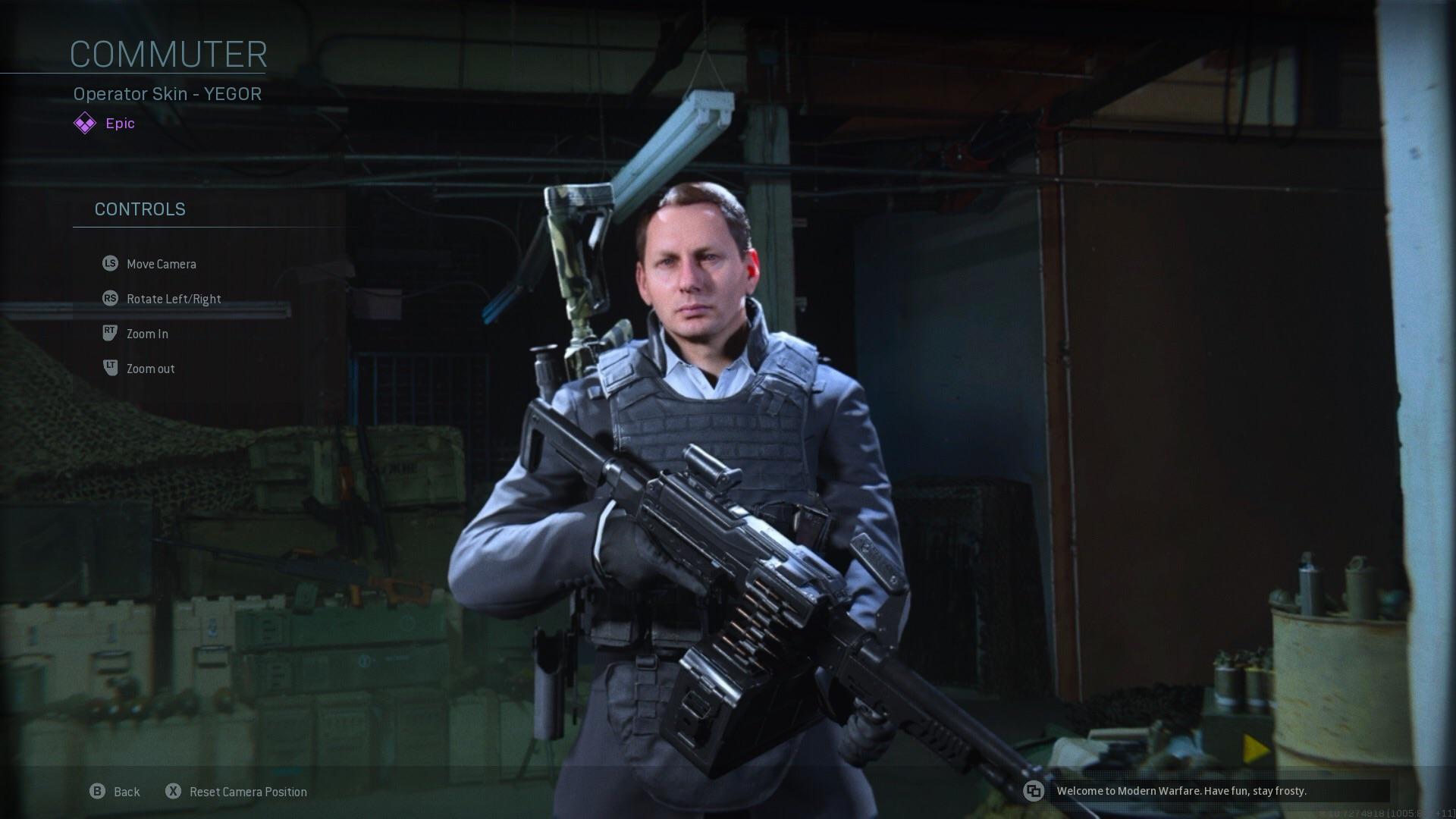Viewport: 1456px width, 819px height.
Task: Click the X button icon beside Reset Camera Position
Action: pos(173,791)
